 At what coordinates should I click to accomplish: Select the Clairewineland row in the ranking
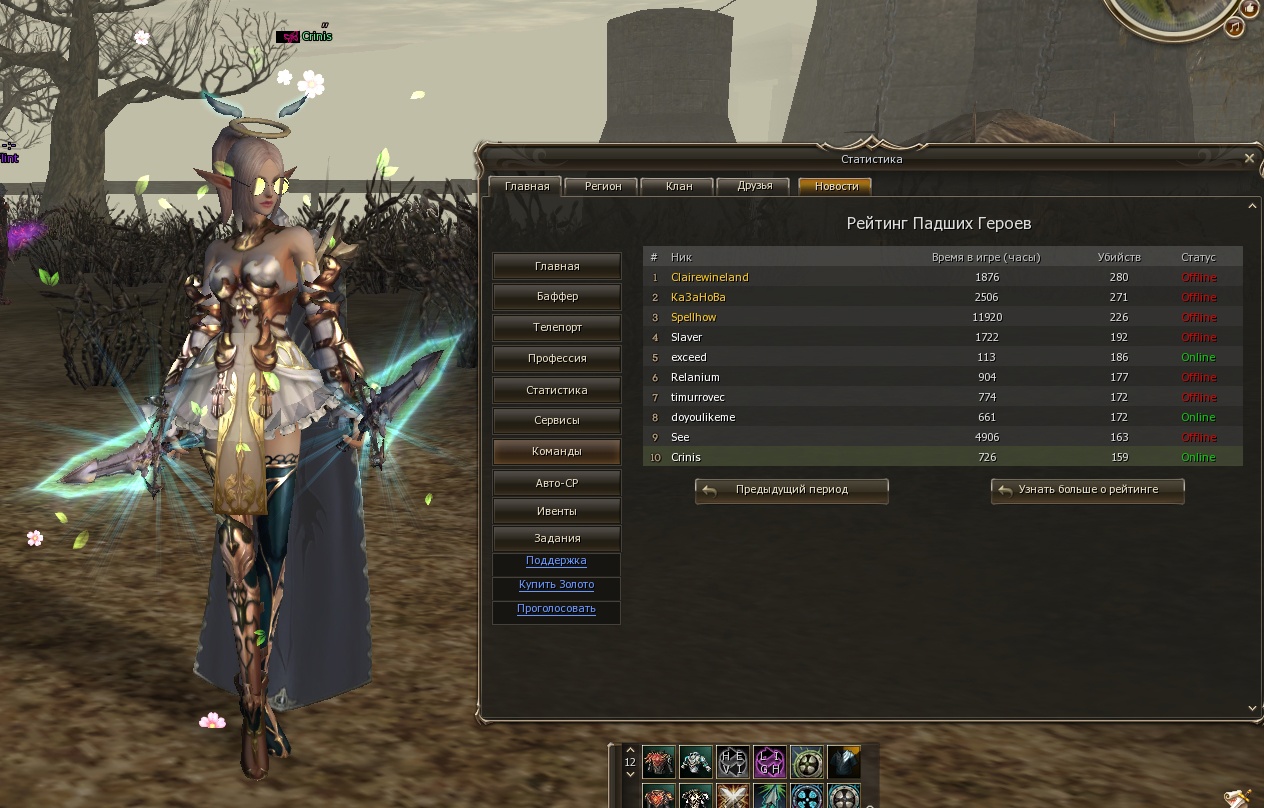(x=709, y=277)
